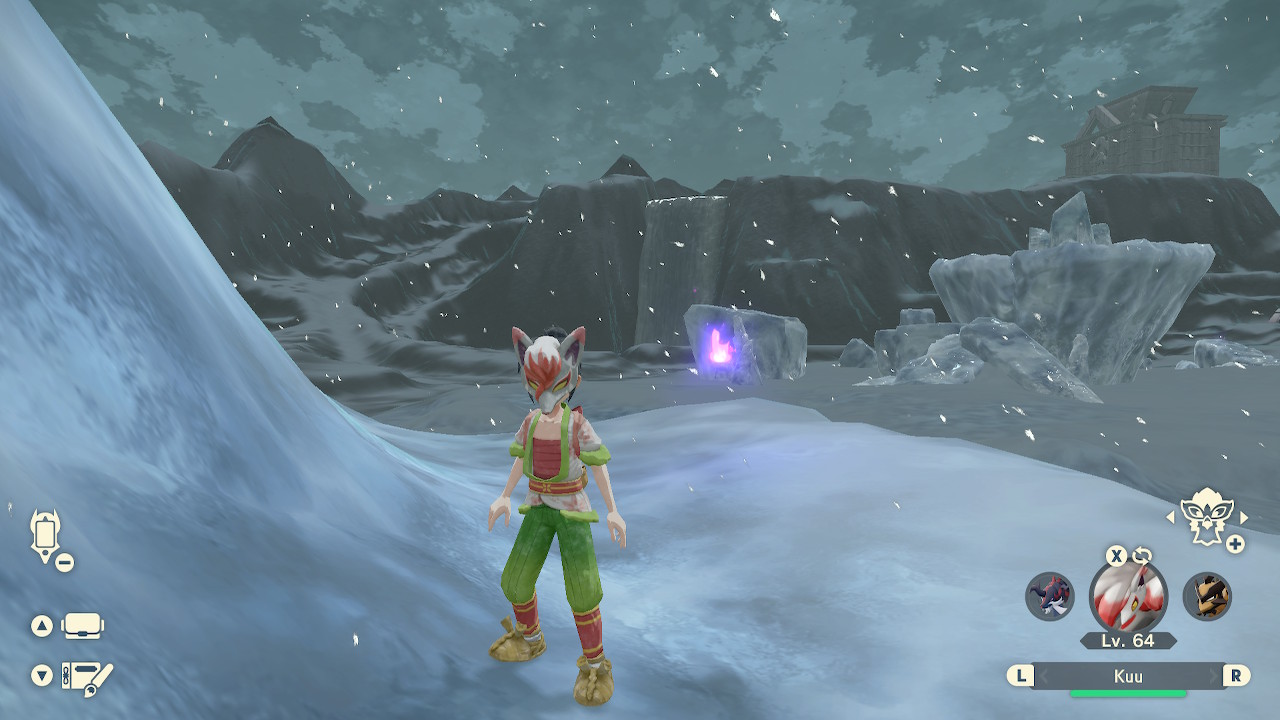Select the tan and black Pokémon party icon
Viewport: 1280px width, 720px height.
pos(1207,596)
